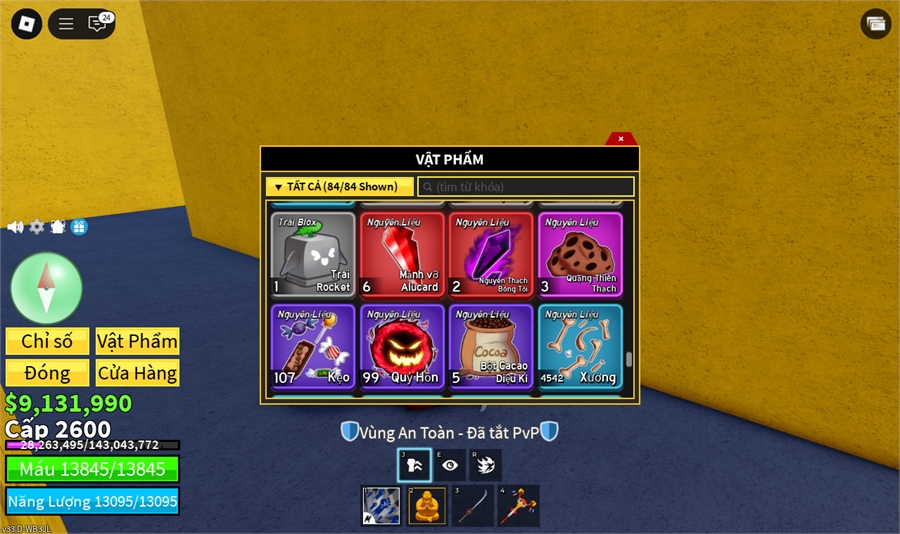The image size is (900, 534).
Task: Click the blue gift box icon
Action: tap(79, 227)
